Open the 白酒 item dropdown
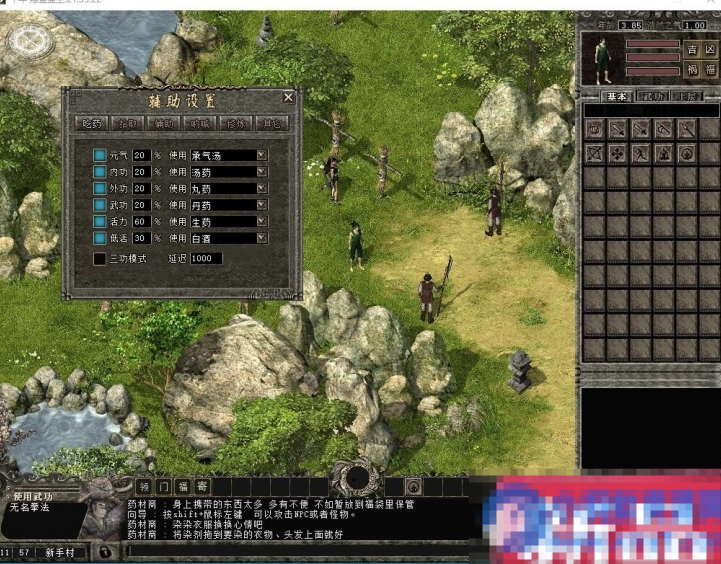This screenshot has height=564, width=721. 262,238
